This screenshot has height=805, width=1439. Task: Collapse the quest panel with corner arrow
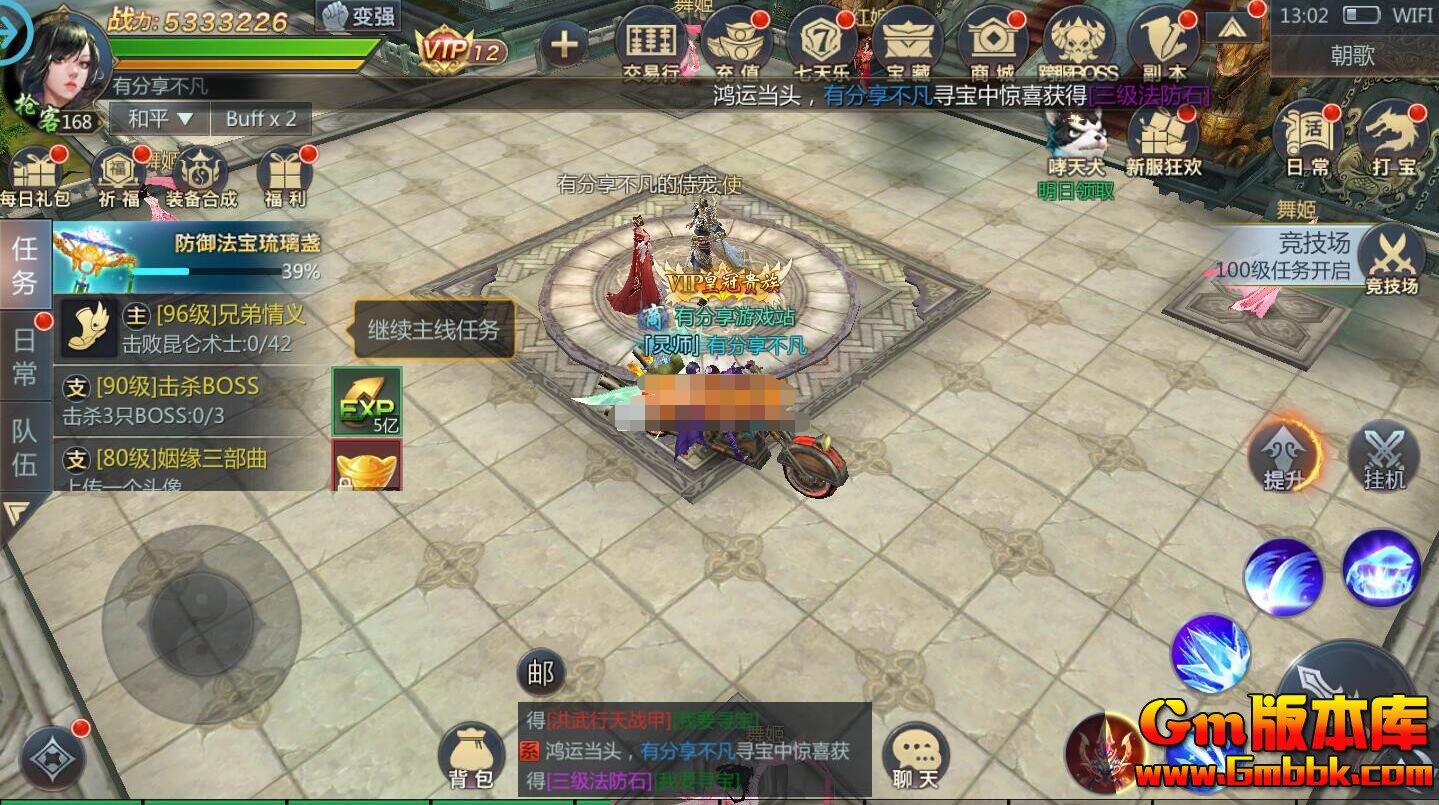16,512
